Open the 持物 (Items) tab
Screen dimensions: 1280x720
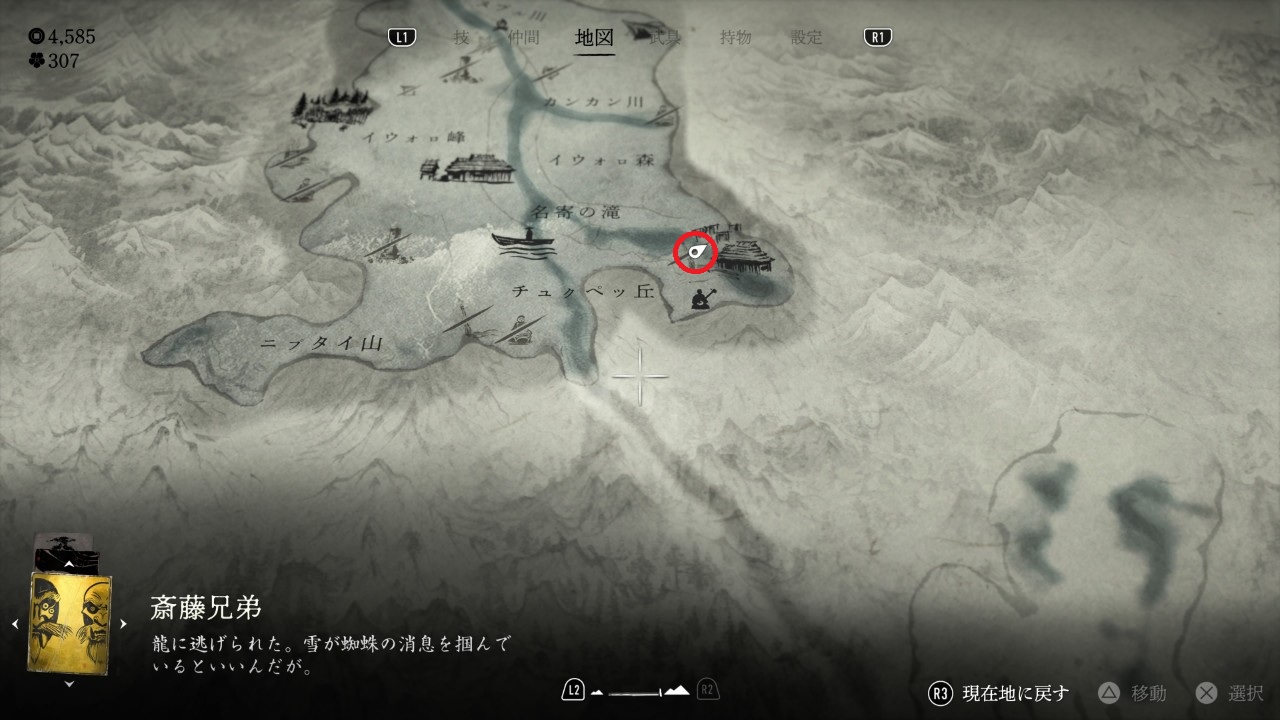[x=735, y=38]
